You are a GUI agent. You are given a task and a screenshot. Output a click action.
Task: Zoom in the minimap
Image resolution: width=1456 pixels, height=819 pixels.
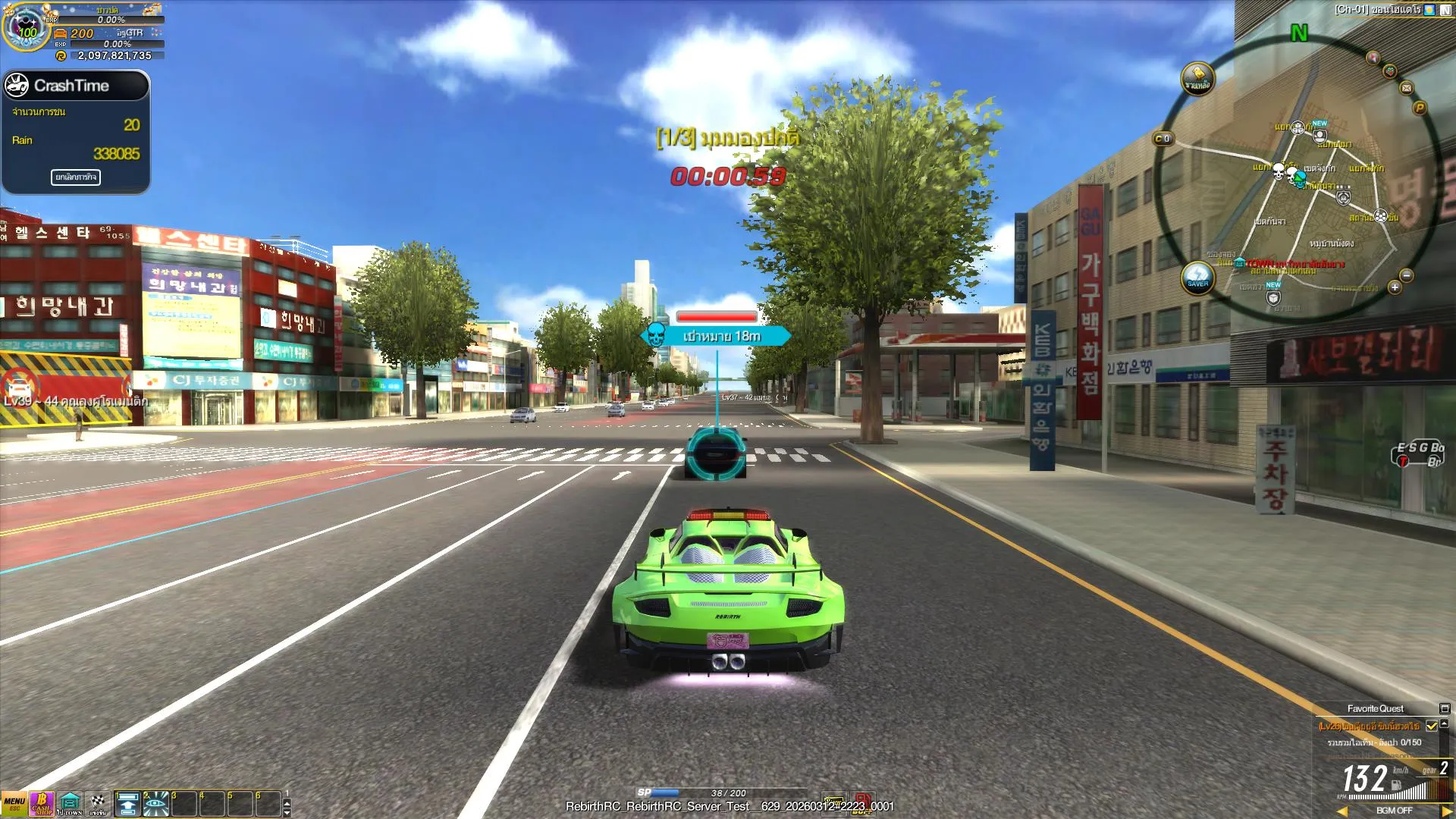point(1395,287)
